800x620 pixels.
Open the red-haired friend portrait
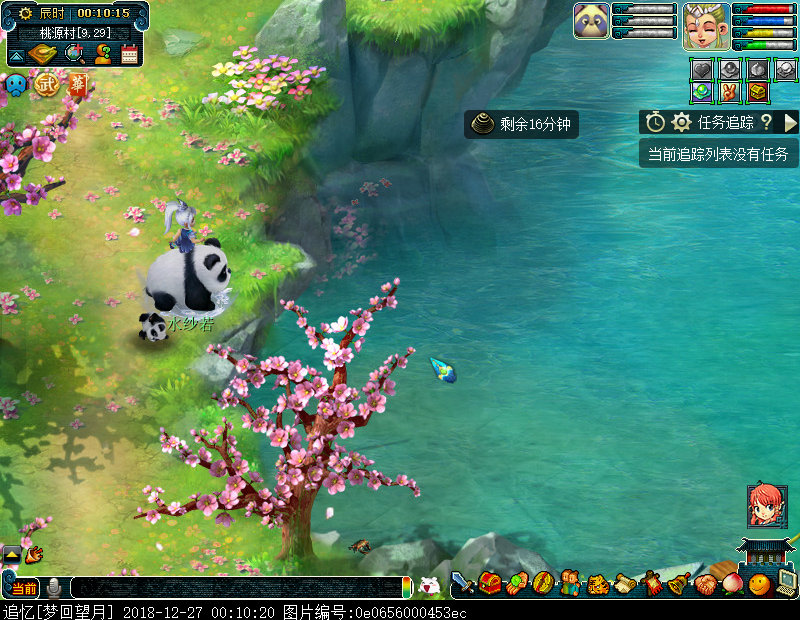coord(767,506)
